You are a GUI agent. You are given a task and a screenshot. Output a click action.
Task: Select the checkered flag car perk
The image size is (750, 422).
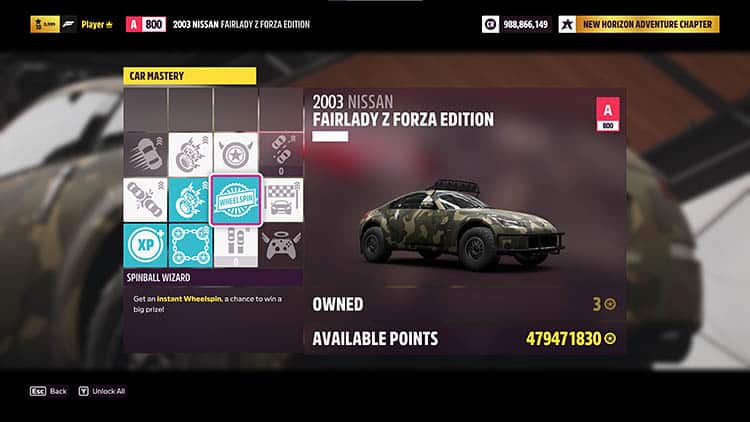(x=281, y=200)
